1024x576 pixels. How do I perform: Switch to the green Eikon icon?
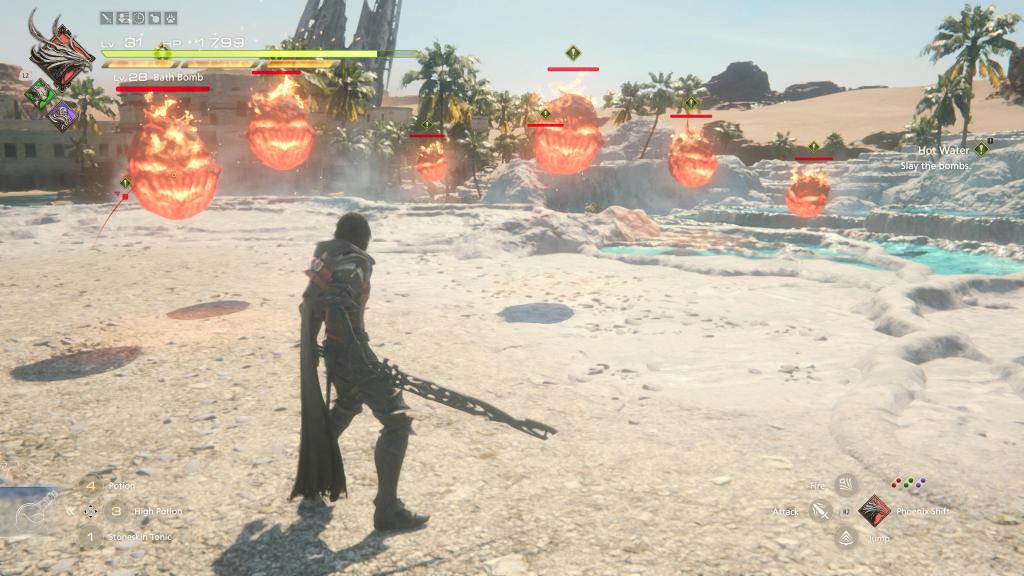(x=39, y=96)
